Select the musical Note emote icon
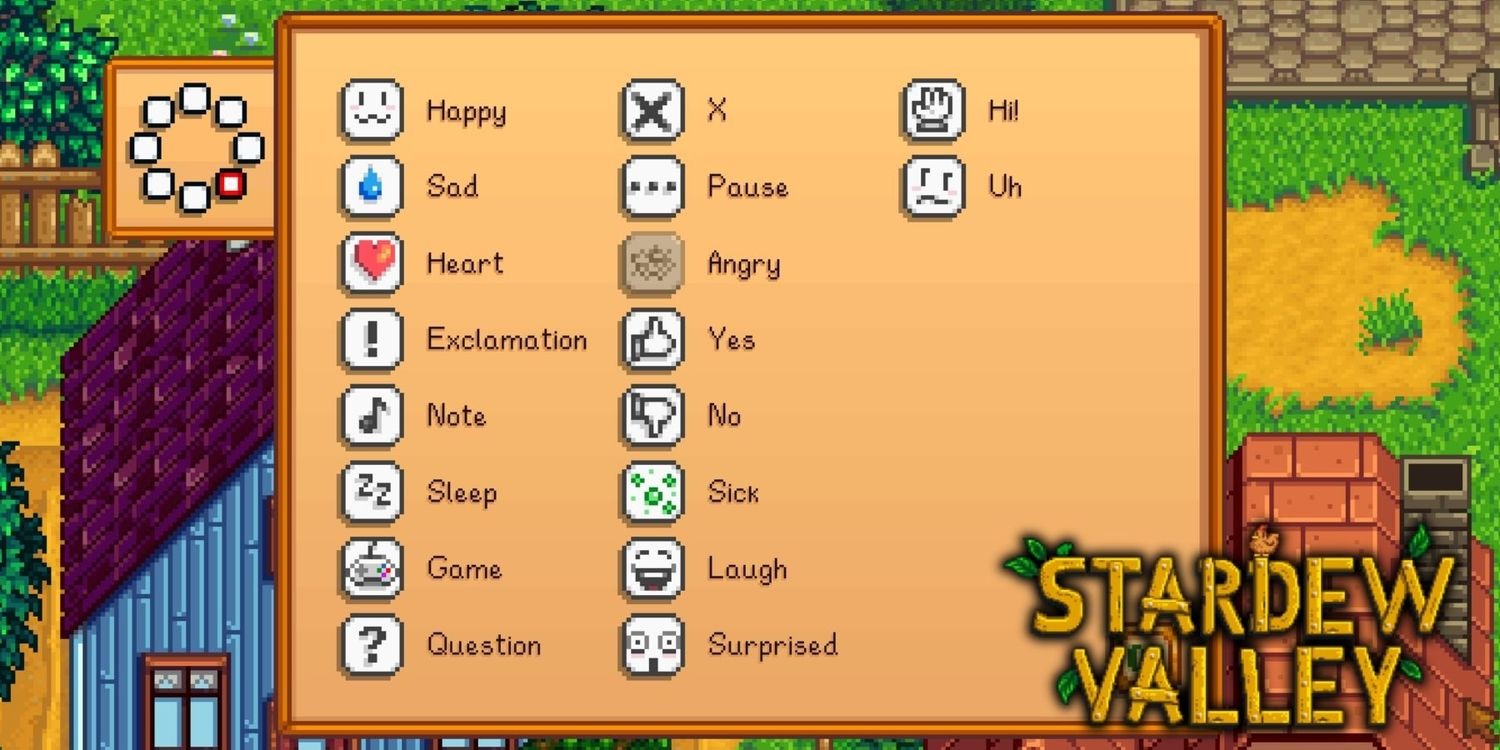This screenshot has height=750, width=1500. coord(371,416)
